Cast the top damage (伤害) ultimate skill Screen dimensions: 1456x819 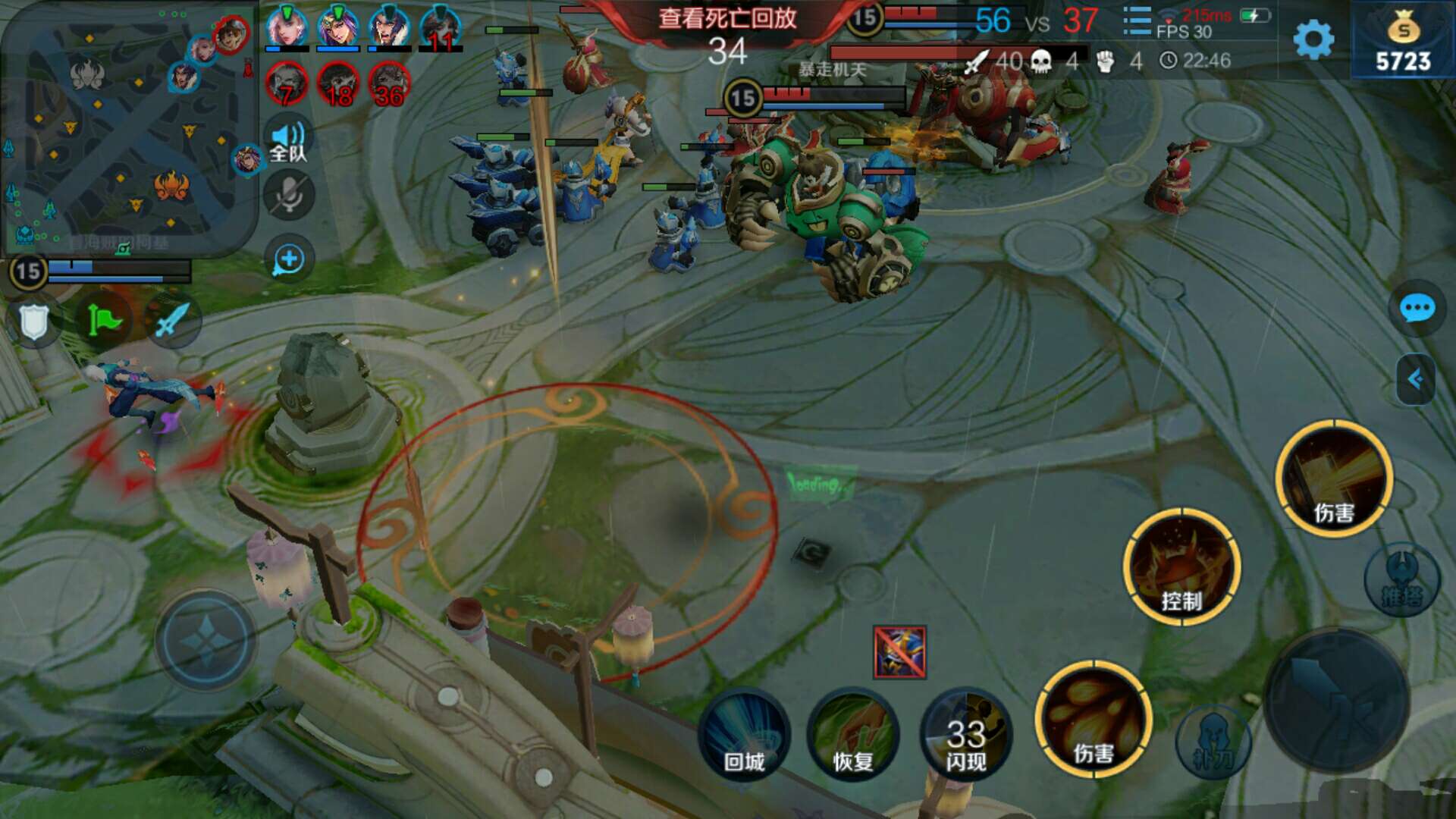point(1334,479)
